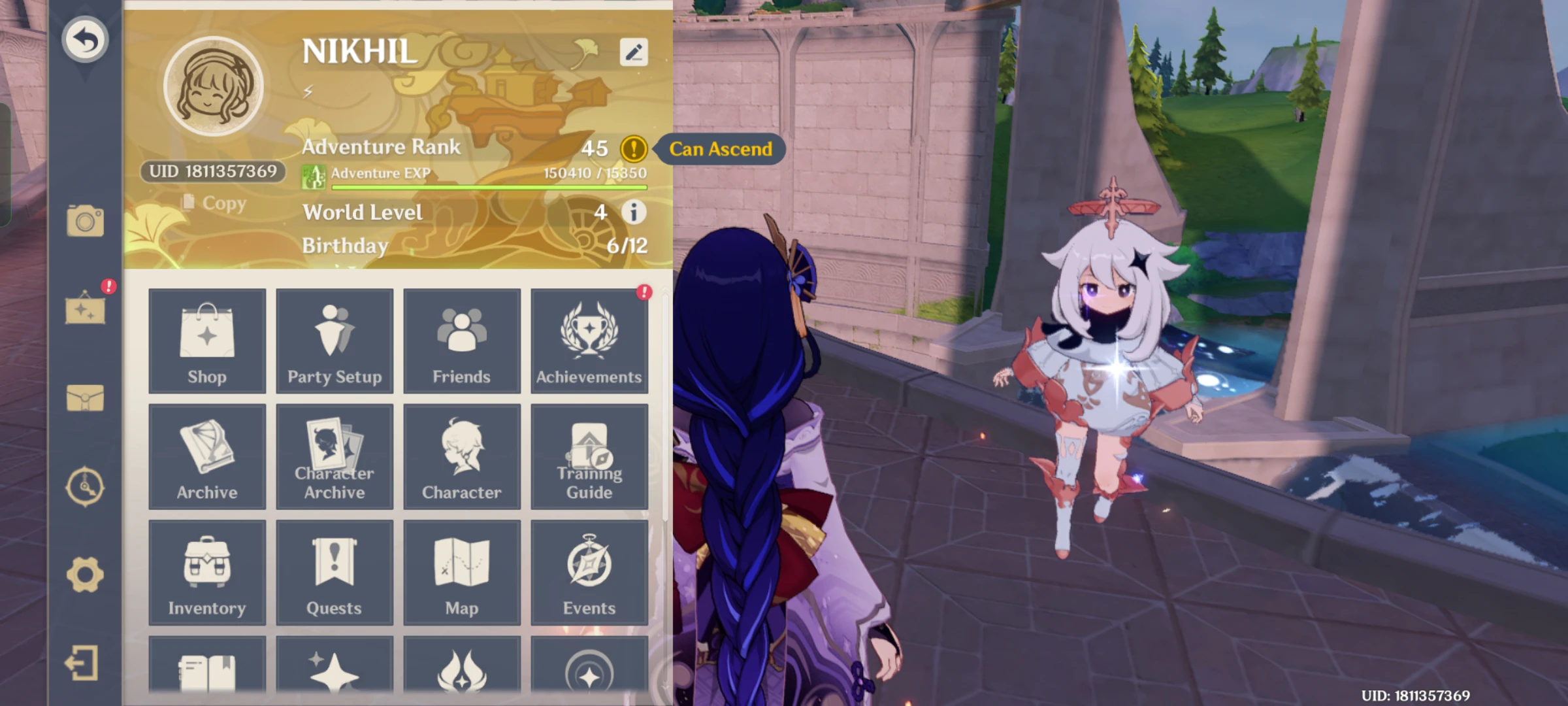The width and height of the screenshot is (1568, 706).
Task: Open the Character Archive
Action: 335,456
